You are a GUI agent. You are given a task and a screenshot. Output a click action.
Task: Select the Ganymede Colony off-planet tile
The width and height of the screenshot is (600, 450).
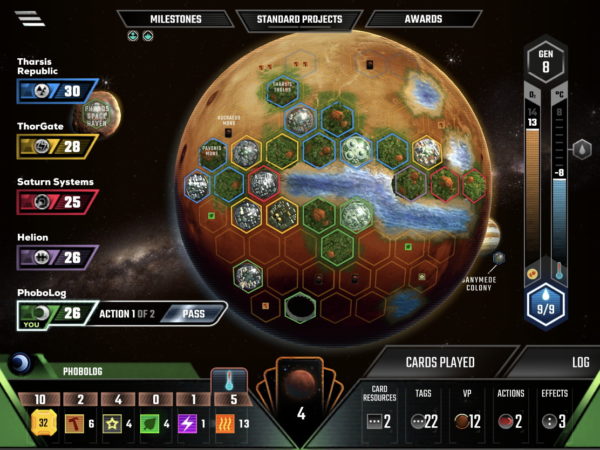coord(499,259)
